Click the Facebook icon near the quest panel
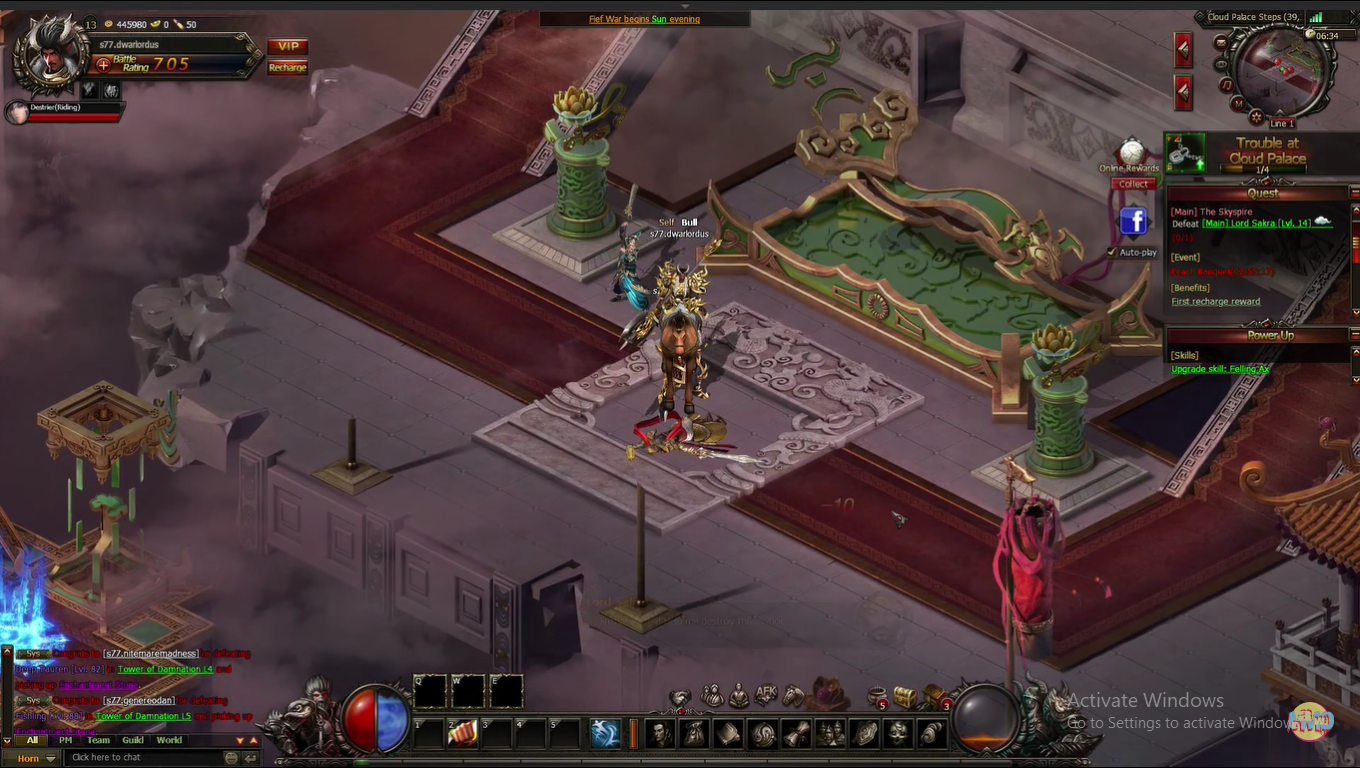1360x768 pixels. tap(1133, 222)
